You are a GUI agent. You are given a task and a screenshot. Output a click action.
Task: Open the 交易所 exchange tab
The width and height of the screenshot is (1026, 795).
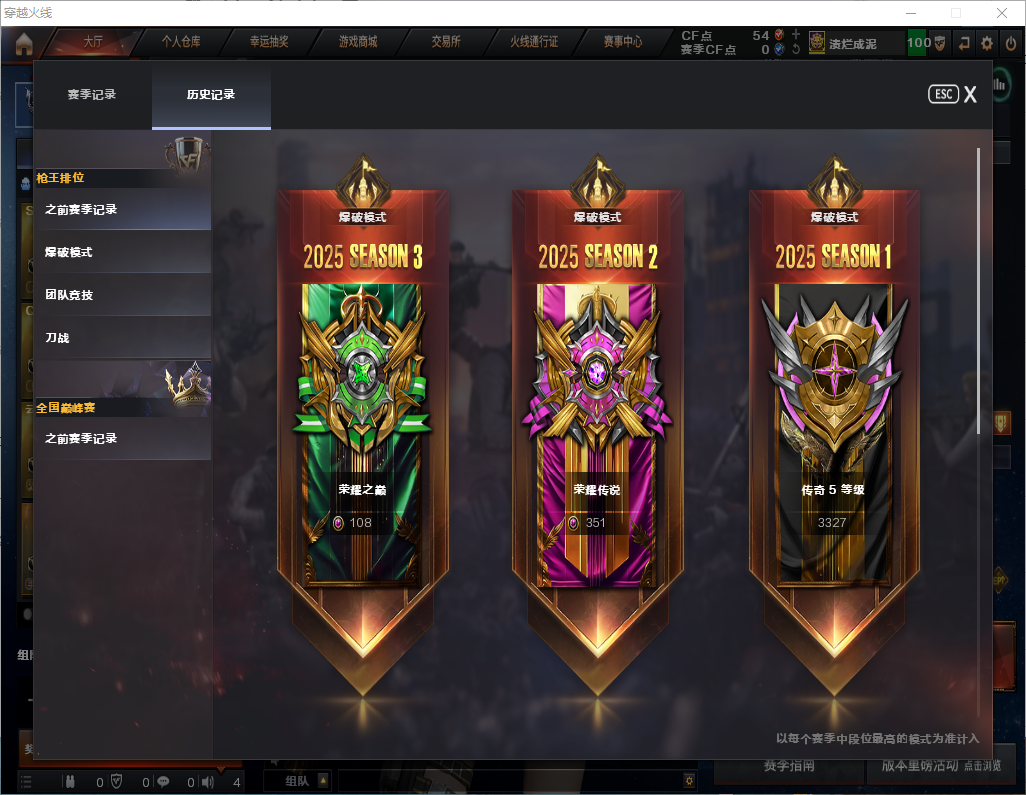(446, 42)
